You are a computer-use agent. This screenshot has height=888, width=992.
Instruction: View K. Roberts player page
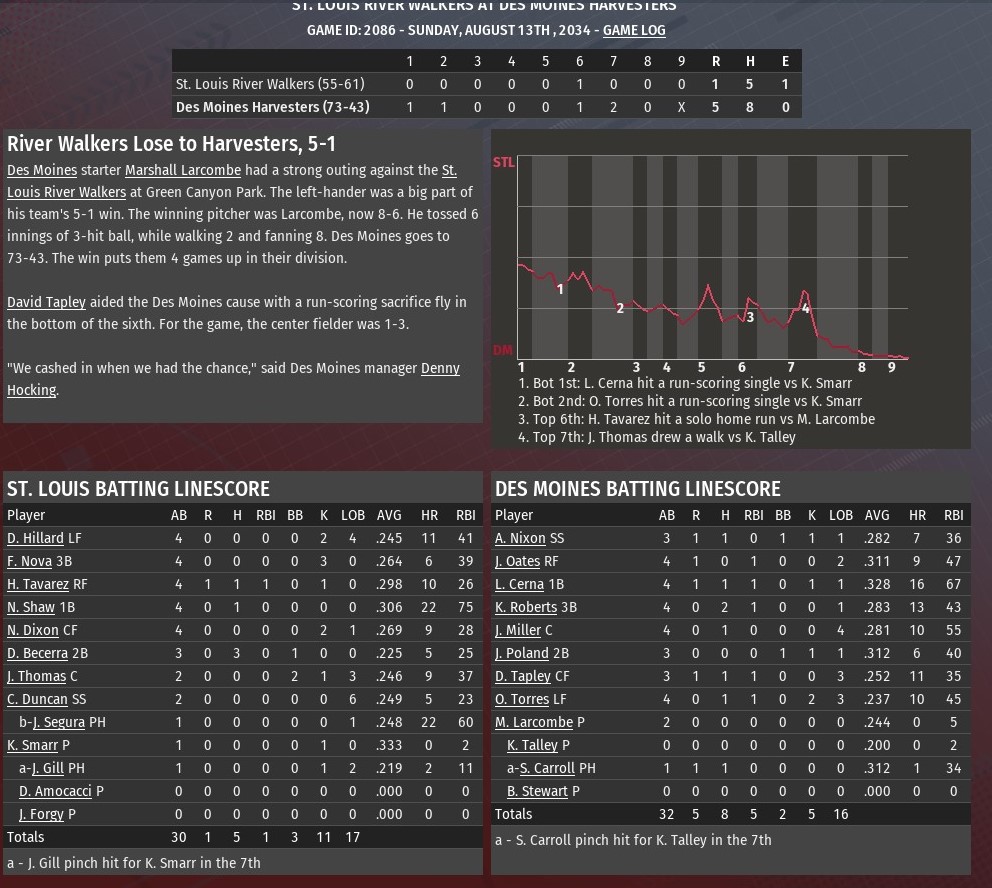(526, 607)
